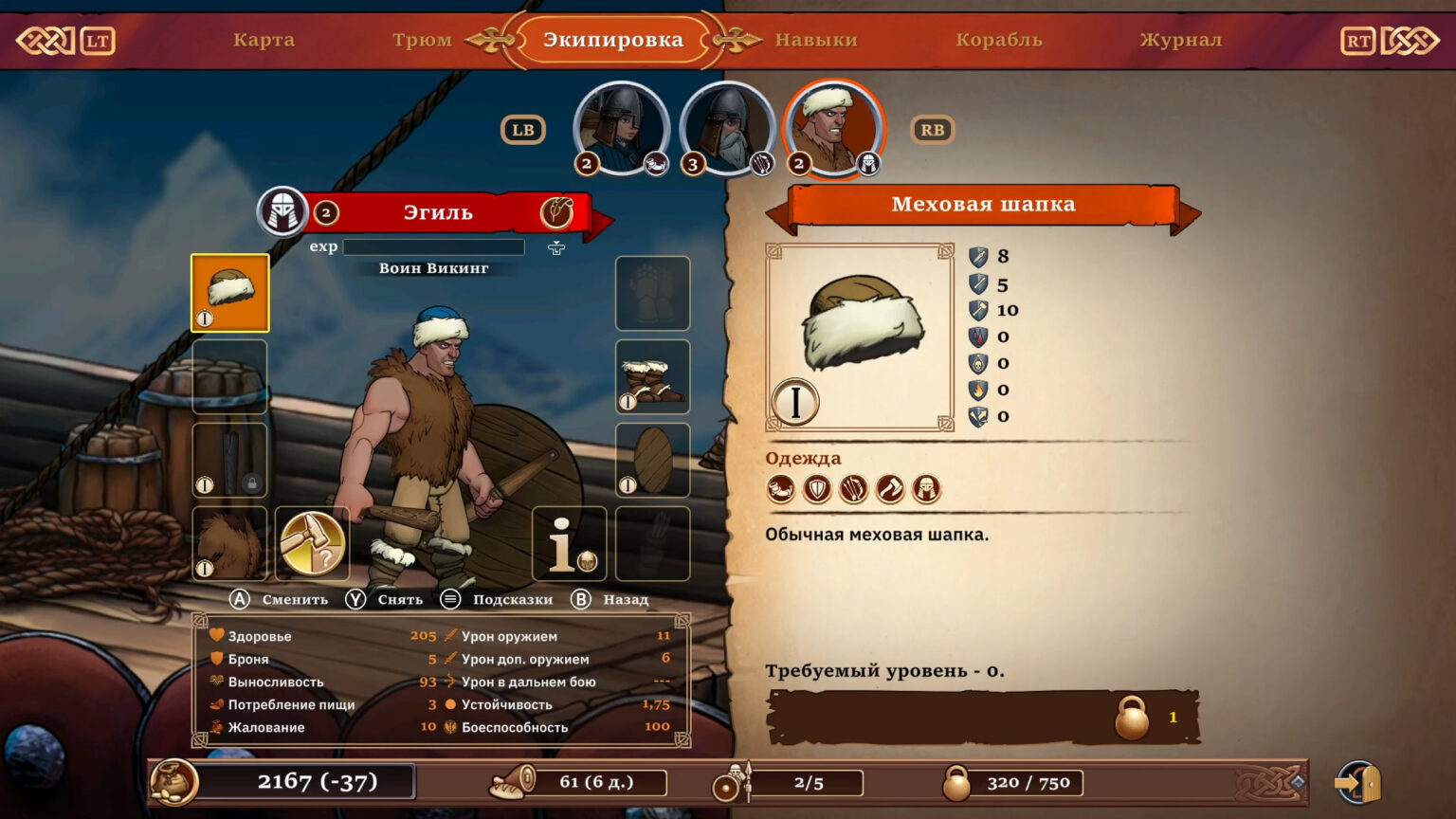Open the character info icon
Screen dimensions: 1456x819
[569, 543]
